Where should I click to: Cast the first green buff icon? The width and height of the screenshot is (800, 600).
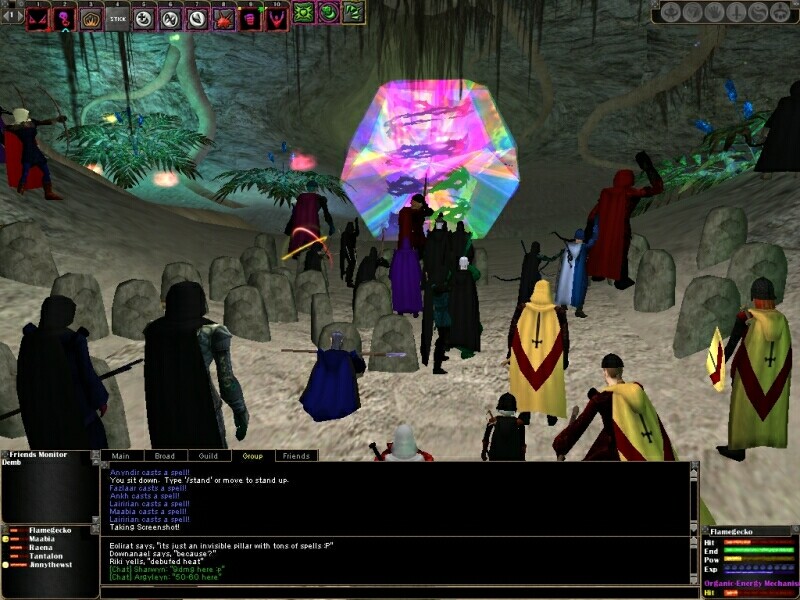coord(304,13)
